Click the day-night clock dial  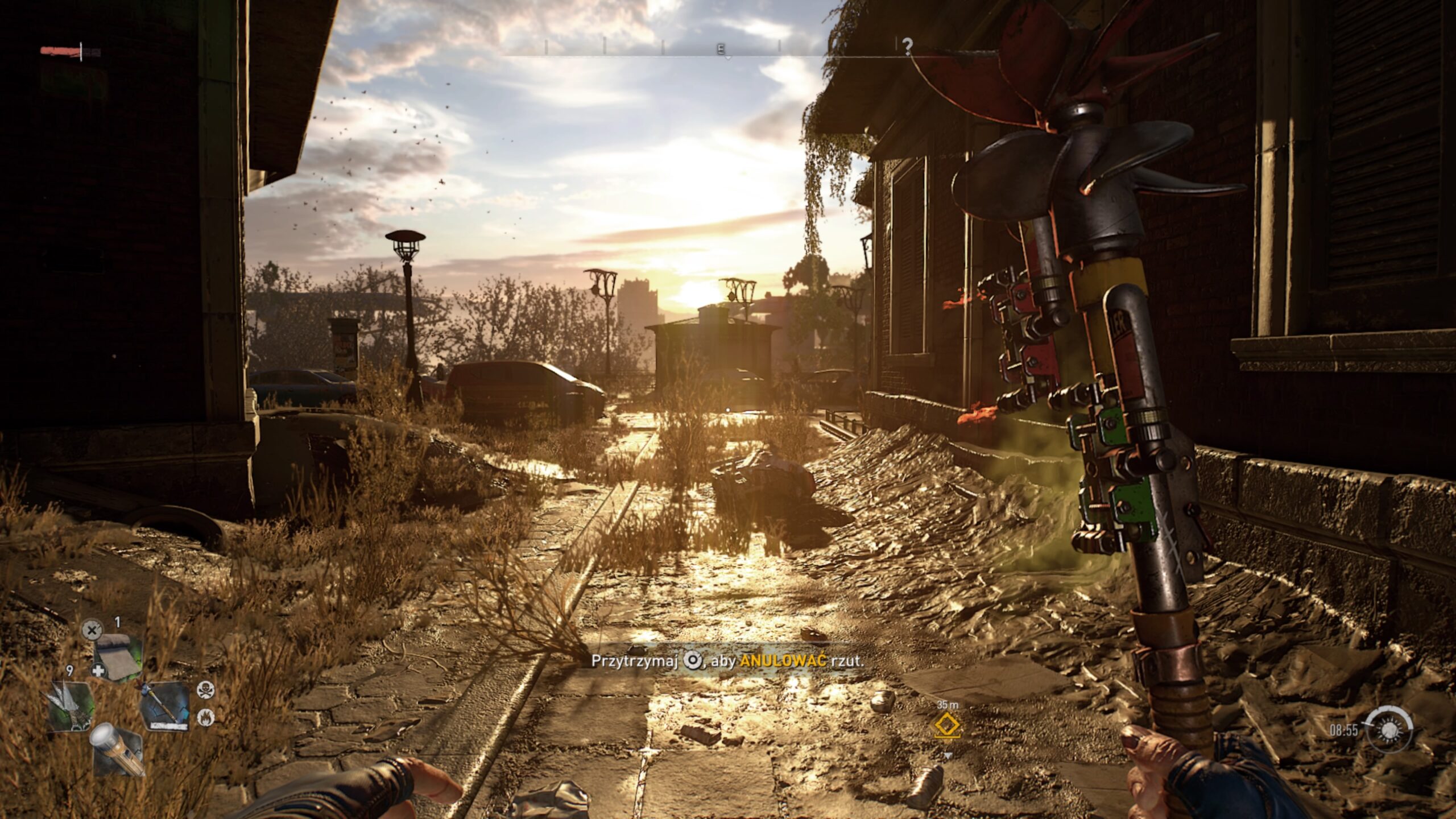1390,730
